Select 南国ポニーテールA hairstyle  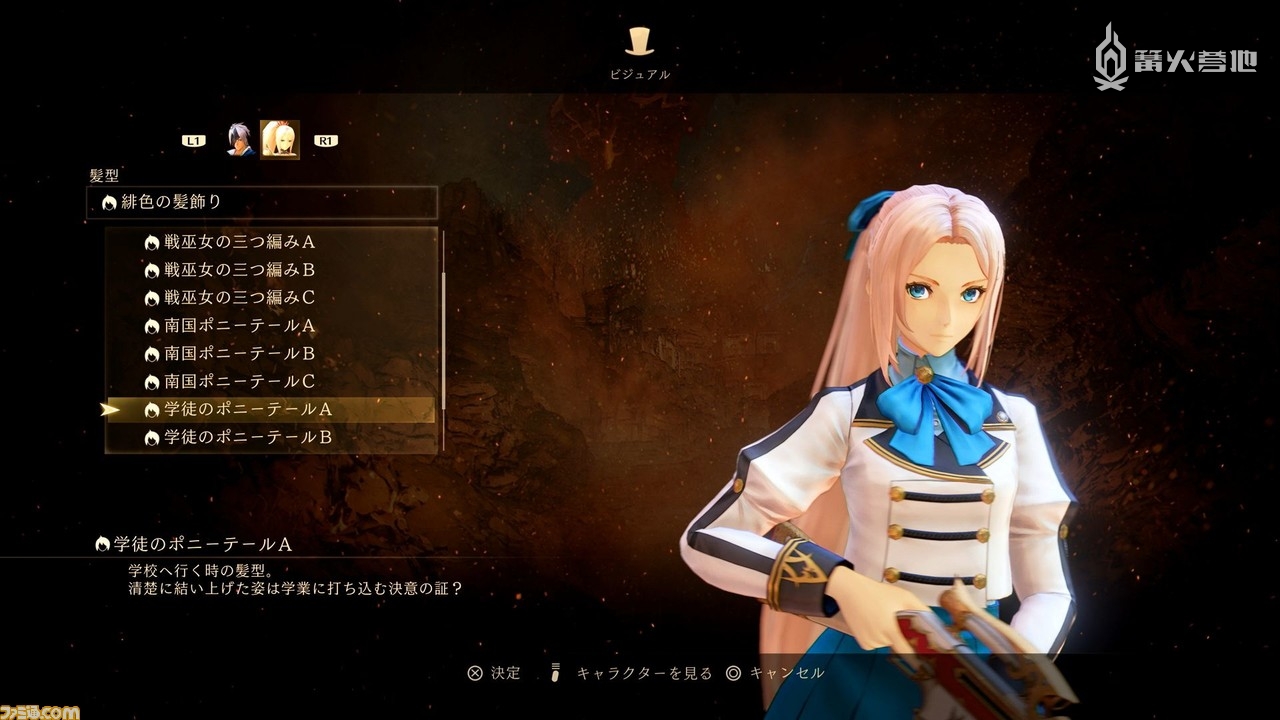pos(240,326)
